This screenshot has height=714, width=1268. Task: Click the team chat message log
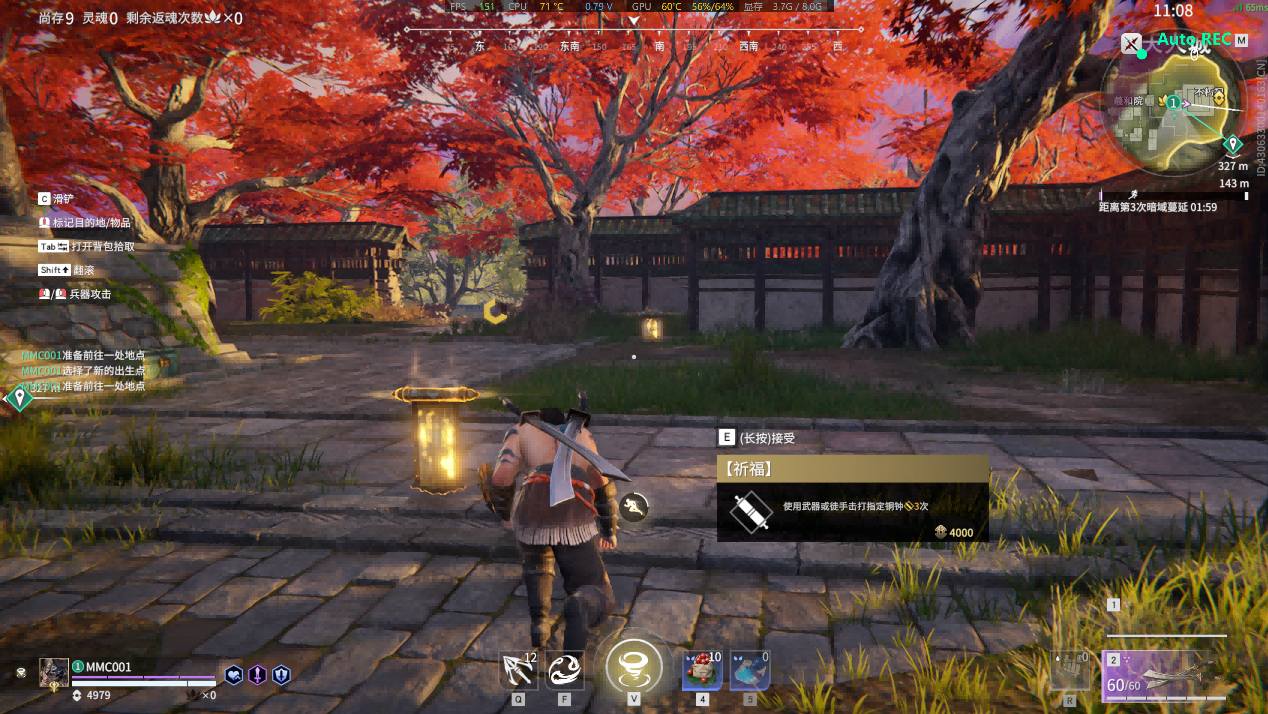(x=84, y=370)
